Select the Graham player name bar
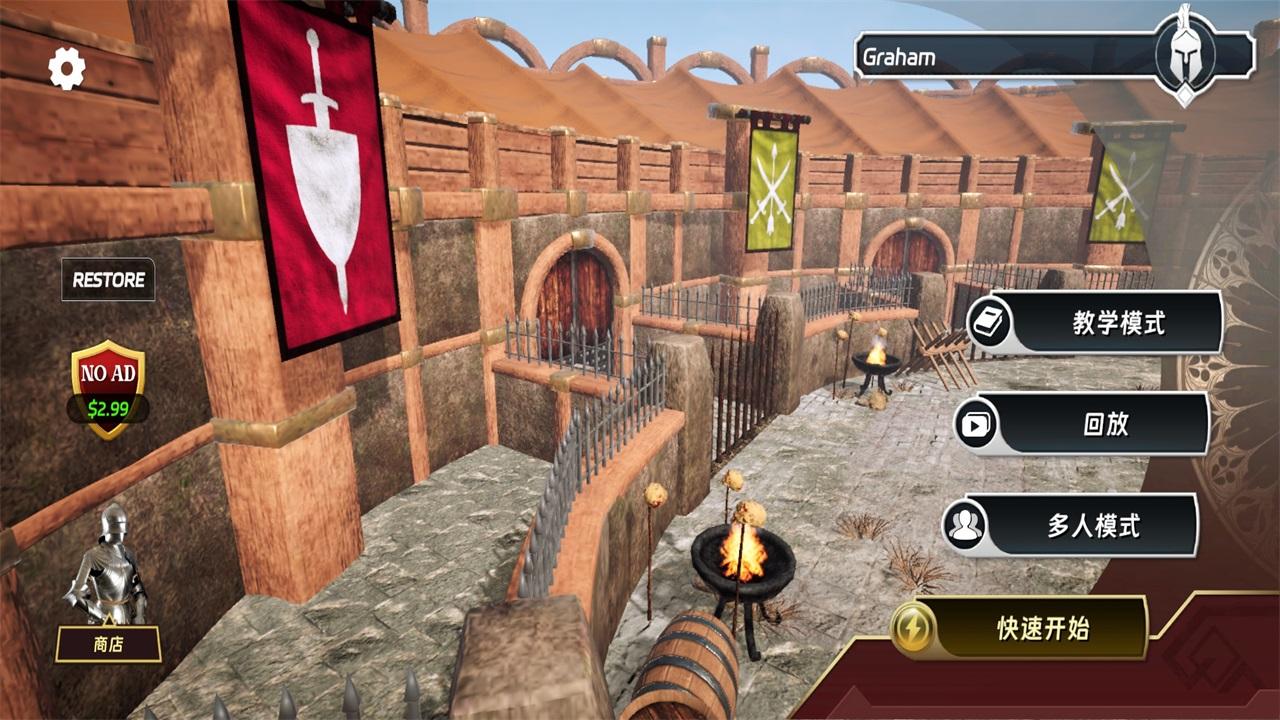 [x=1000, y=56]
